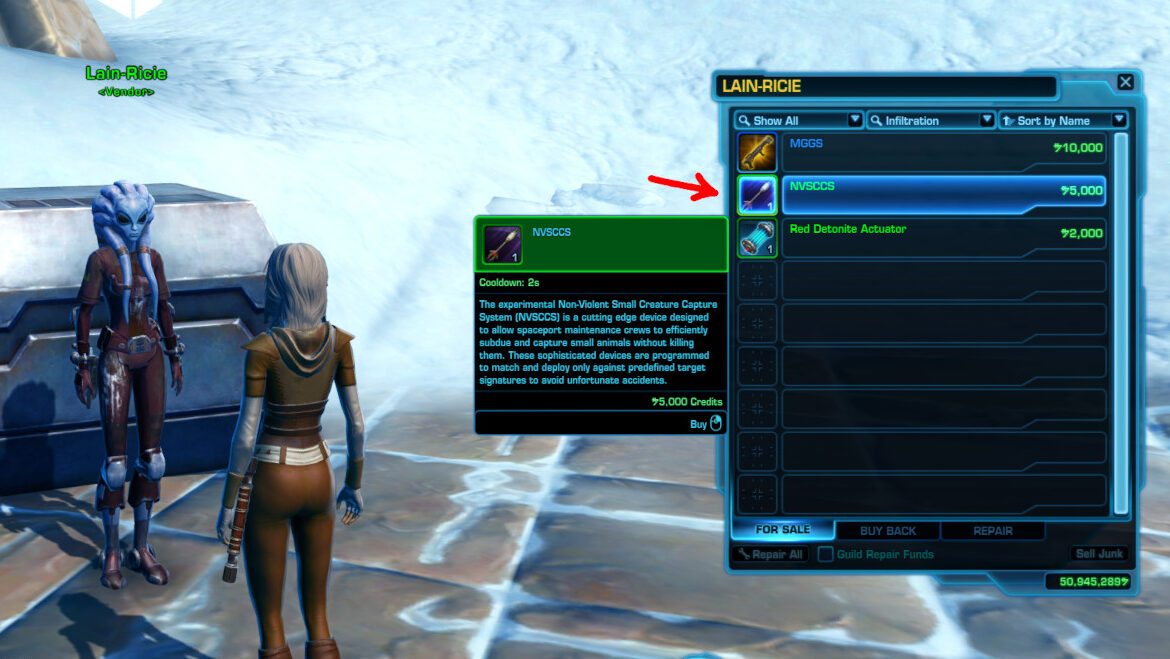The height and width of the screenshot is (659, 1170).
Task: Open the Infiltration category dropdown
Action: pos(930,120)
